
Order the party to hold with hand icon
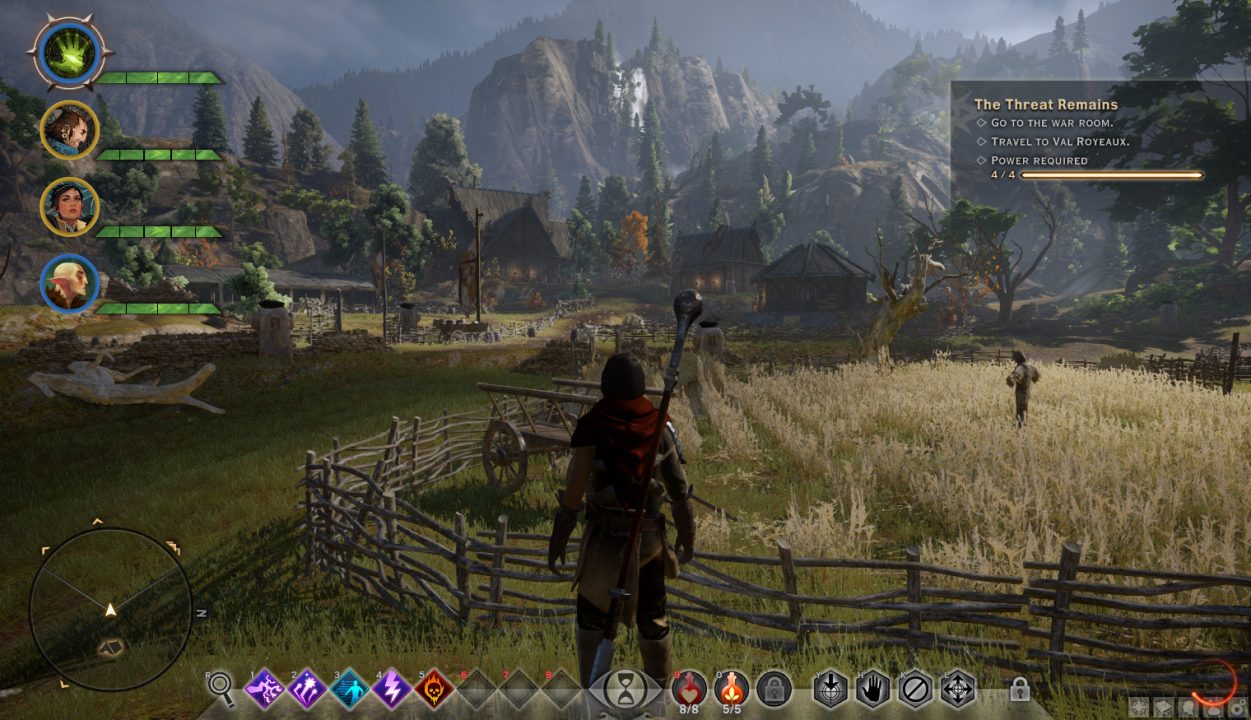tap(873, 689)
